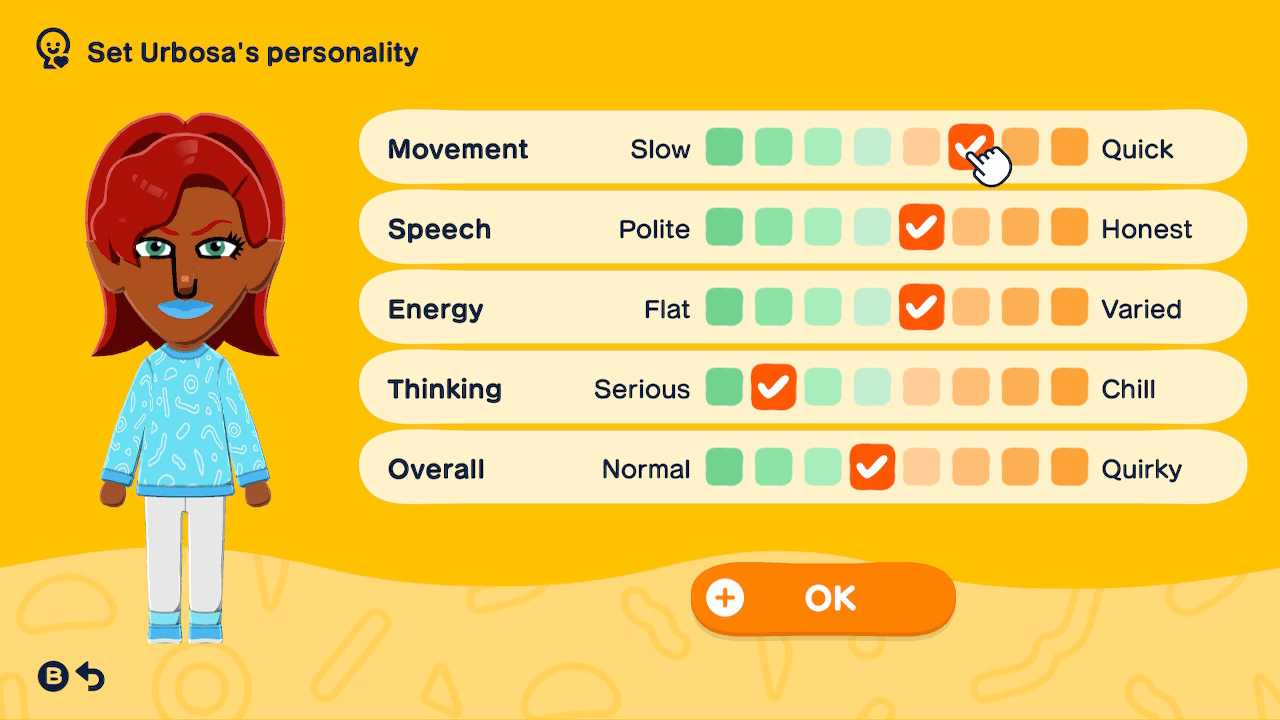This screenshot has height=720, width=1280.
Task: Click the checked Thinking segment
Action: pos(773,388)
